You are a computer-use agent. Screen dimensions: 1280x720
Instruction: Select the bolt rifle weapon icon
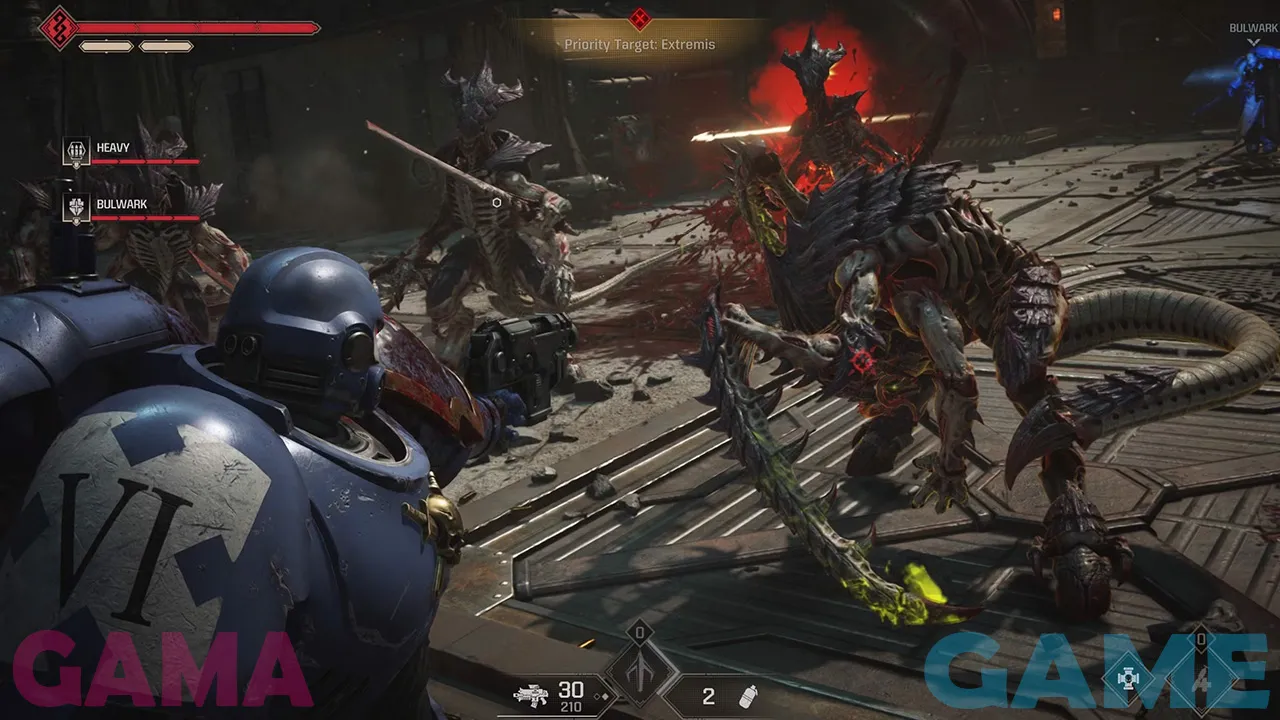coord(530,696)
